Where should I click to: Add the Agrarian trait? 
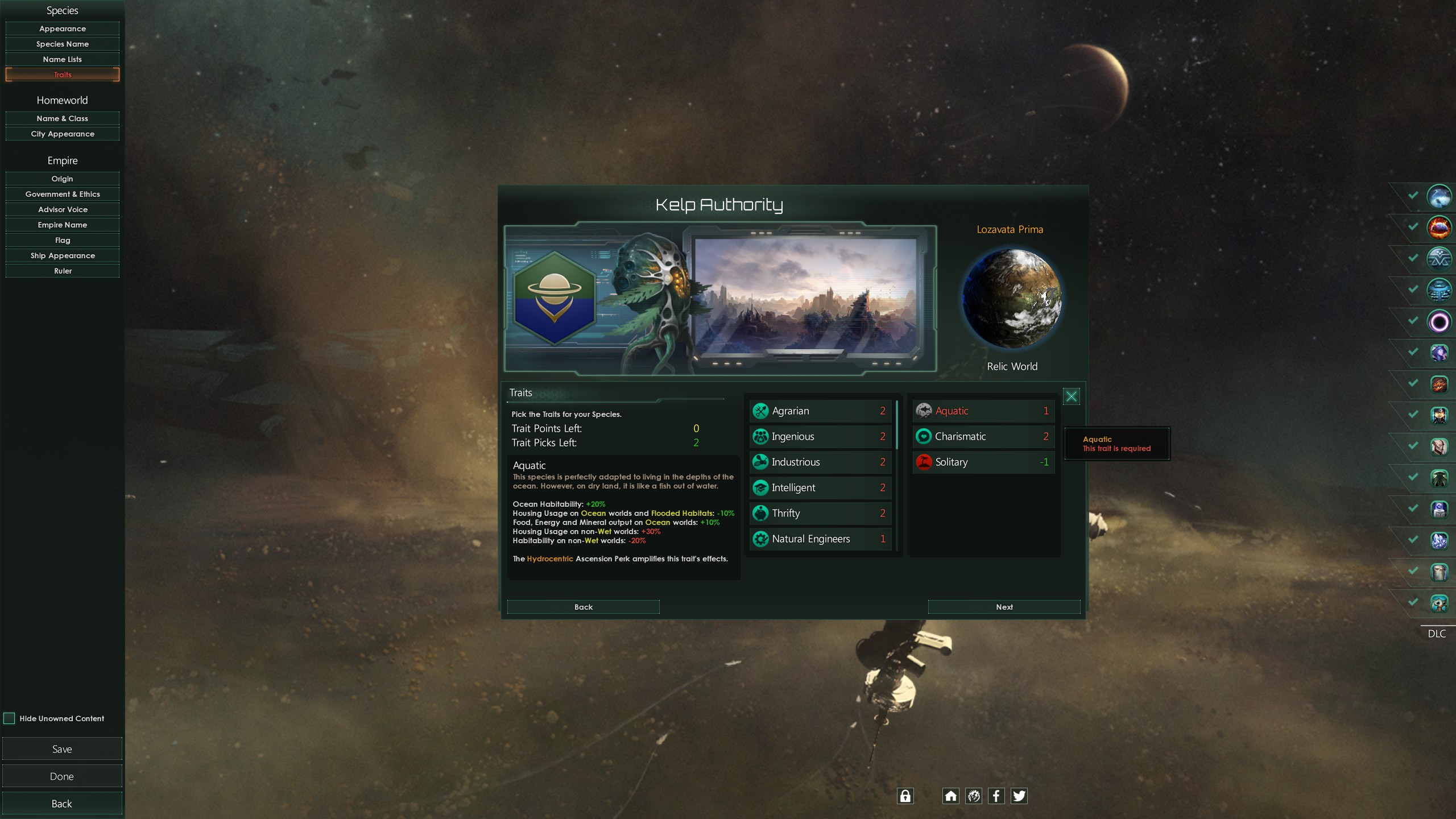[x=820, y=411]
